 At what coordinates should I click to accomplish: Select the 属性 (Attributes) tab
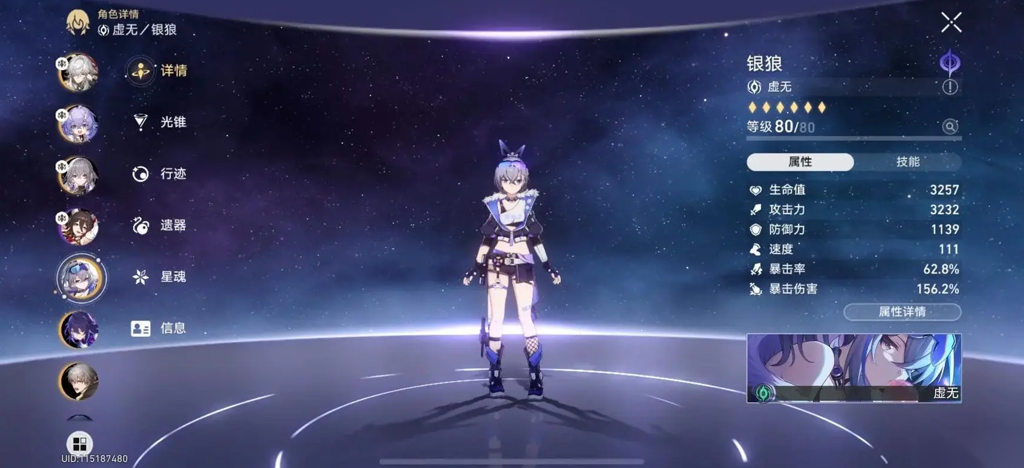(x=800, y=162)
